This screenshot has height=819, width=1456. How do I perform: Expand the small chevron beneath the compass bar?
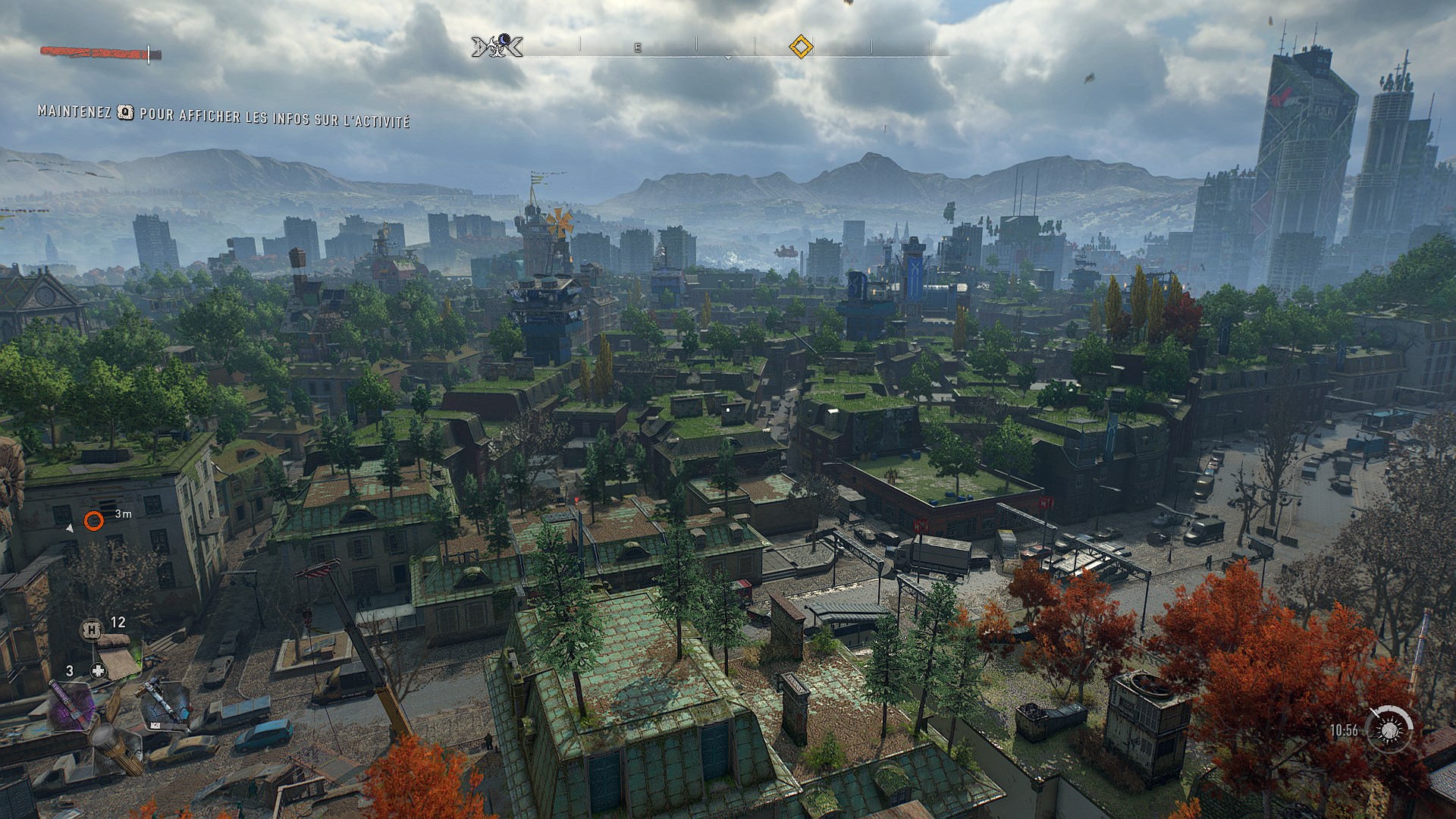coord(728,58)
